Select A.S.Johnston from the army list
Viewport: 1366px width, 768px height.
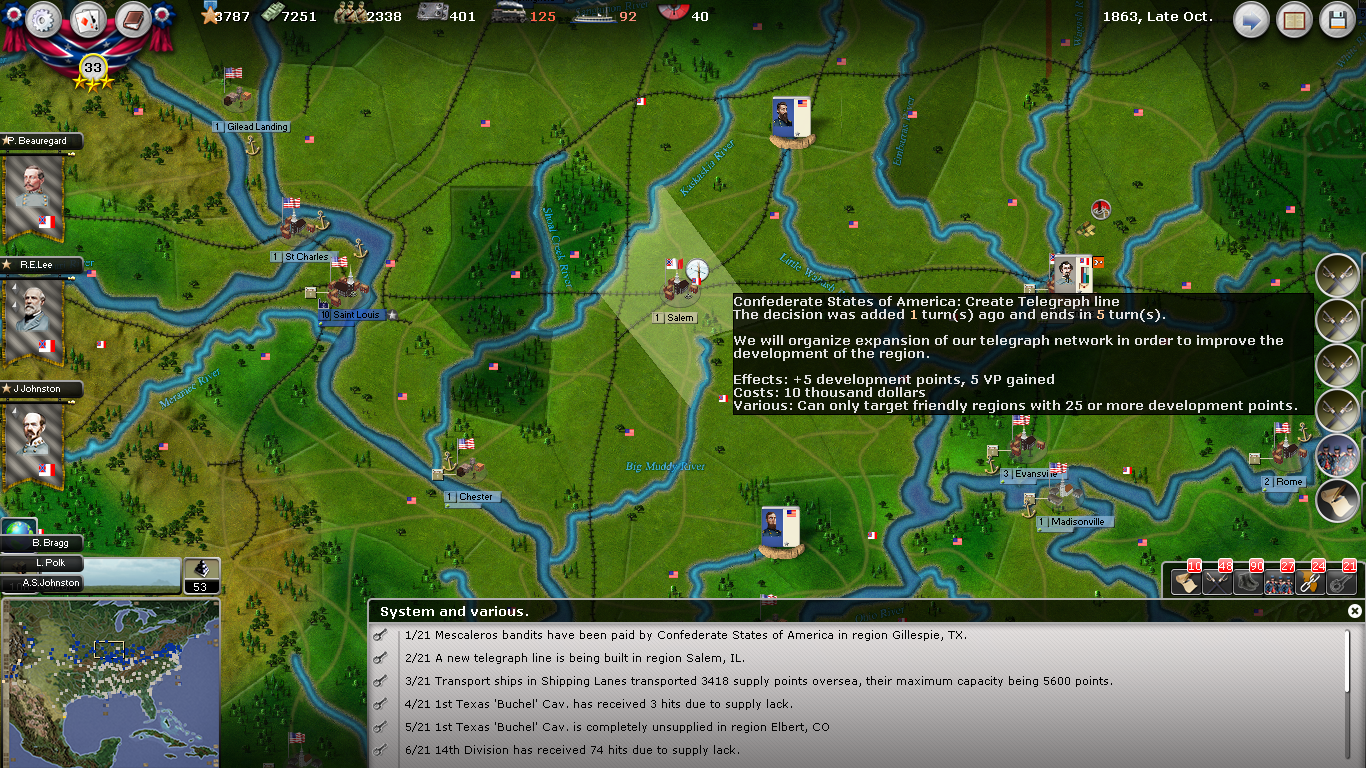50,583
